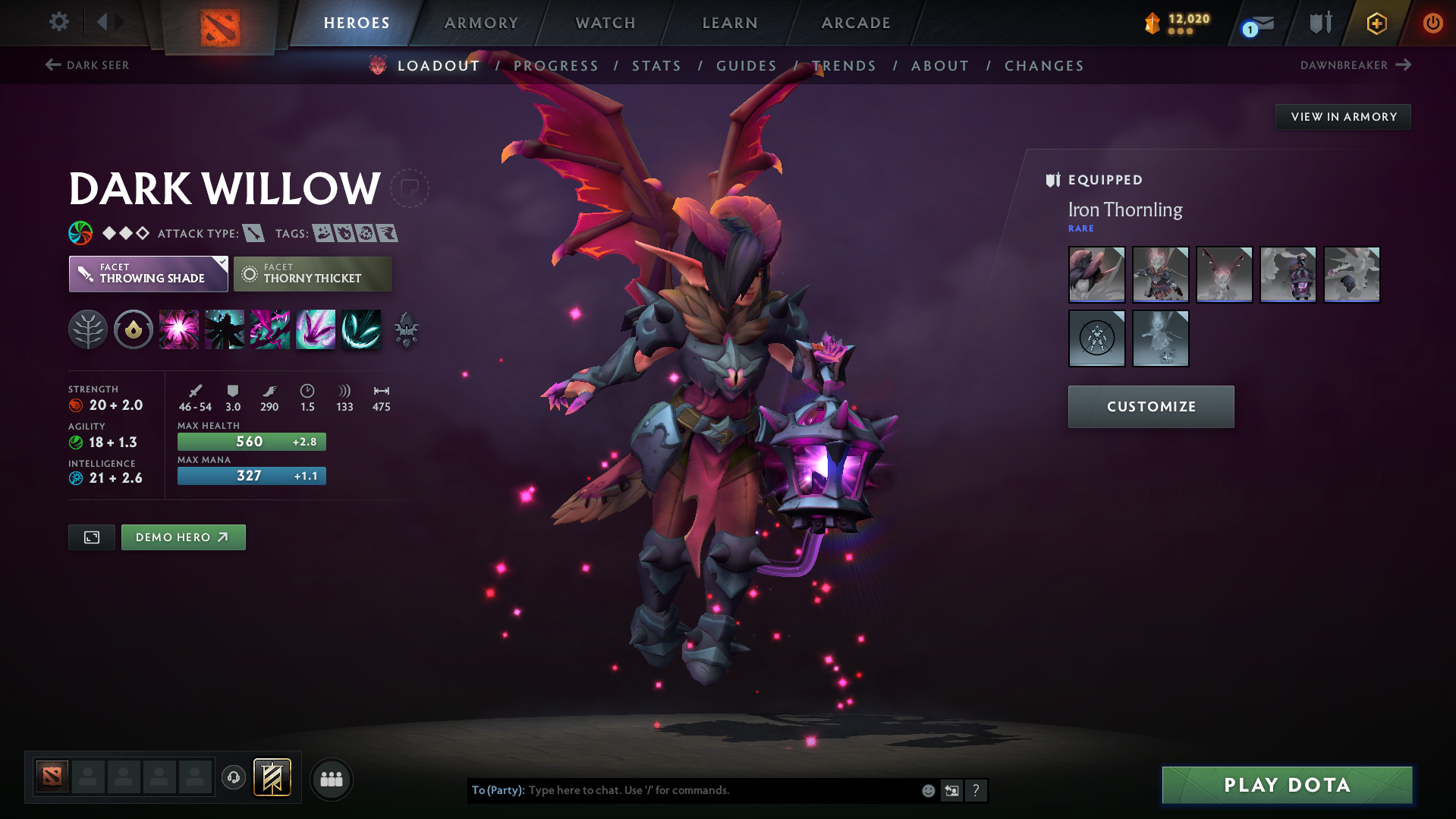The width and height of the screenshot is (1456, 819).
Task: Switch to the Guides tab
Action: (x=746, y=65)
